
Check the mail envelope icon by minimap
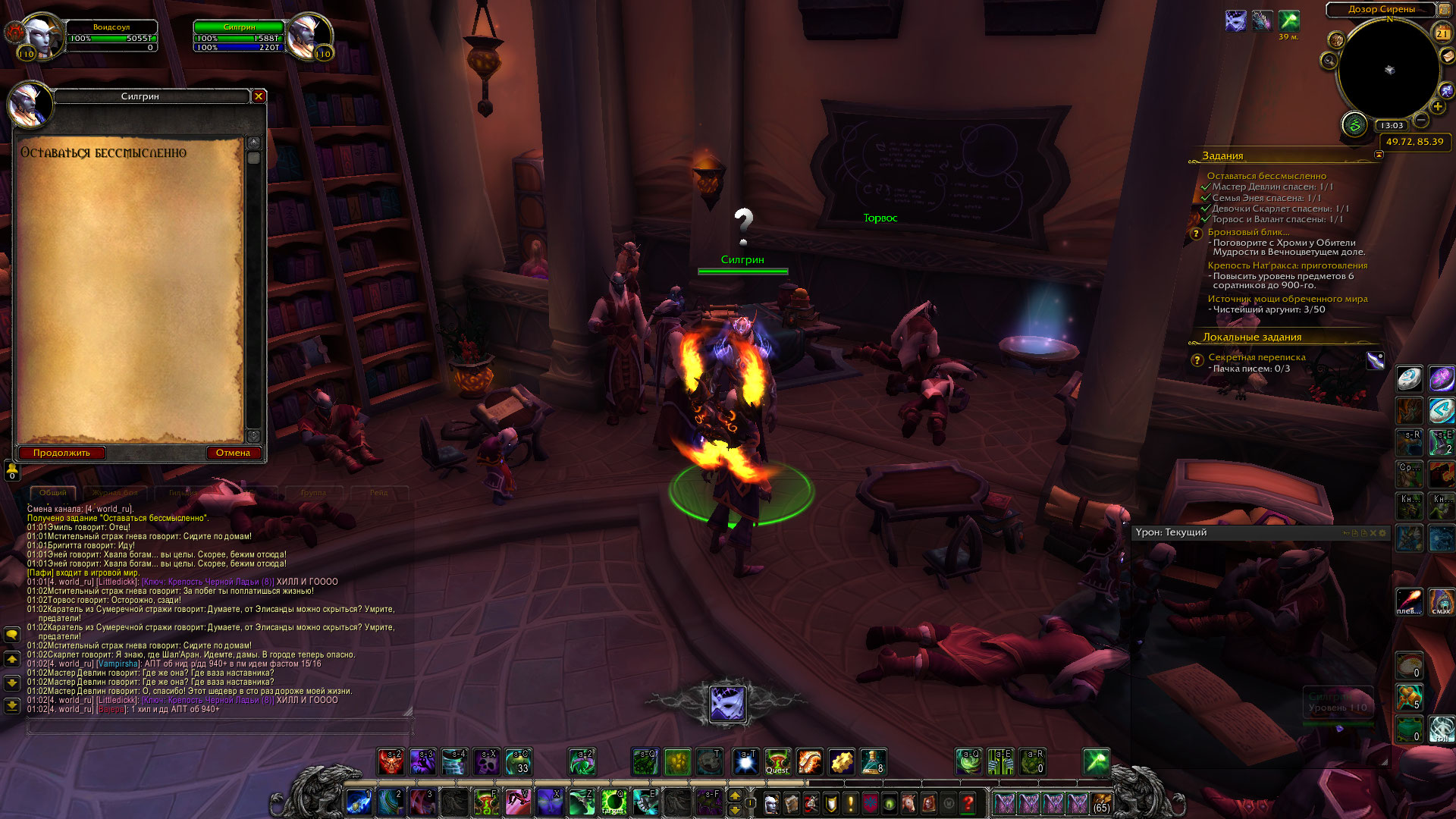click(1448, 55)
